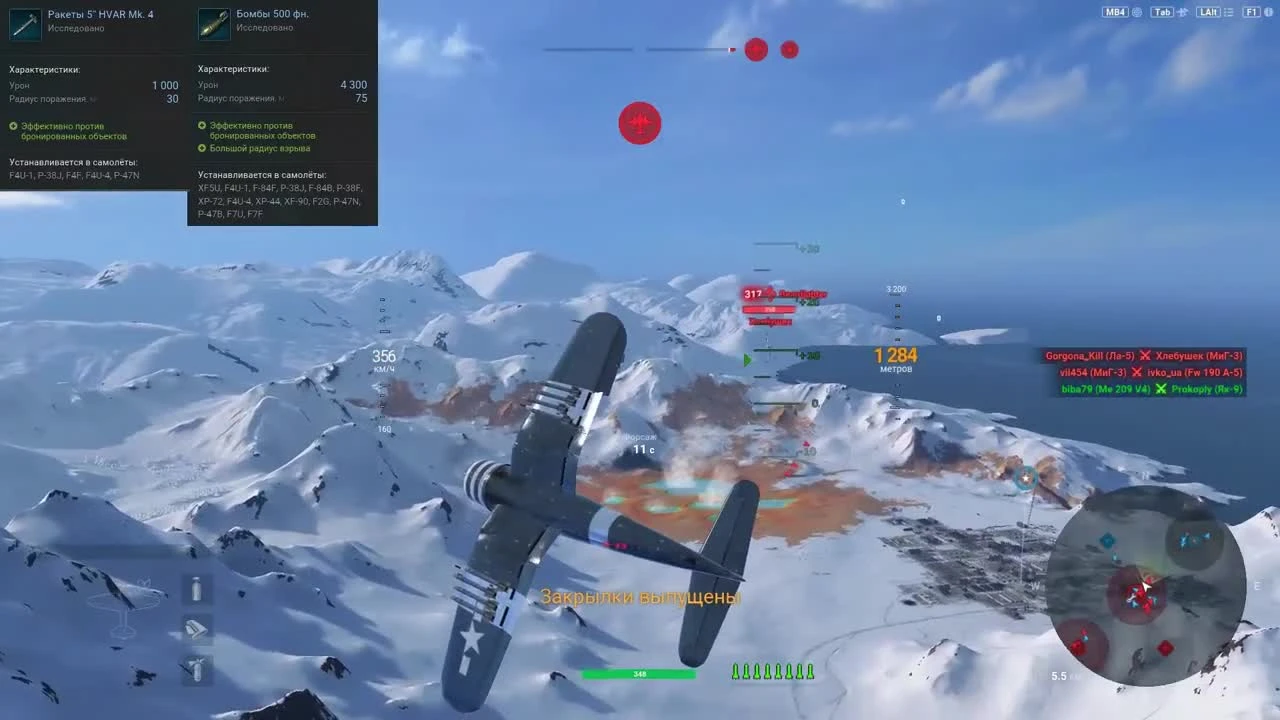Click the roster list icon beside LAlt
Screen dimensions: 1280x720
point(1227,12)
